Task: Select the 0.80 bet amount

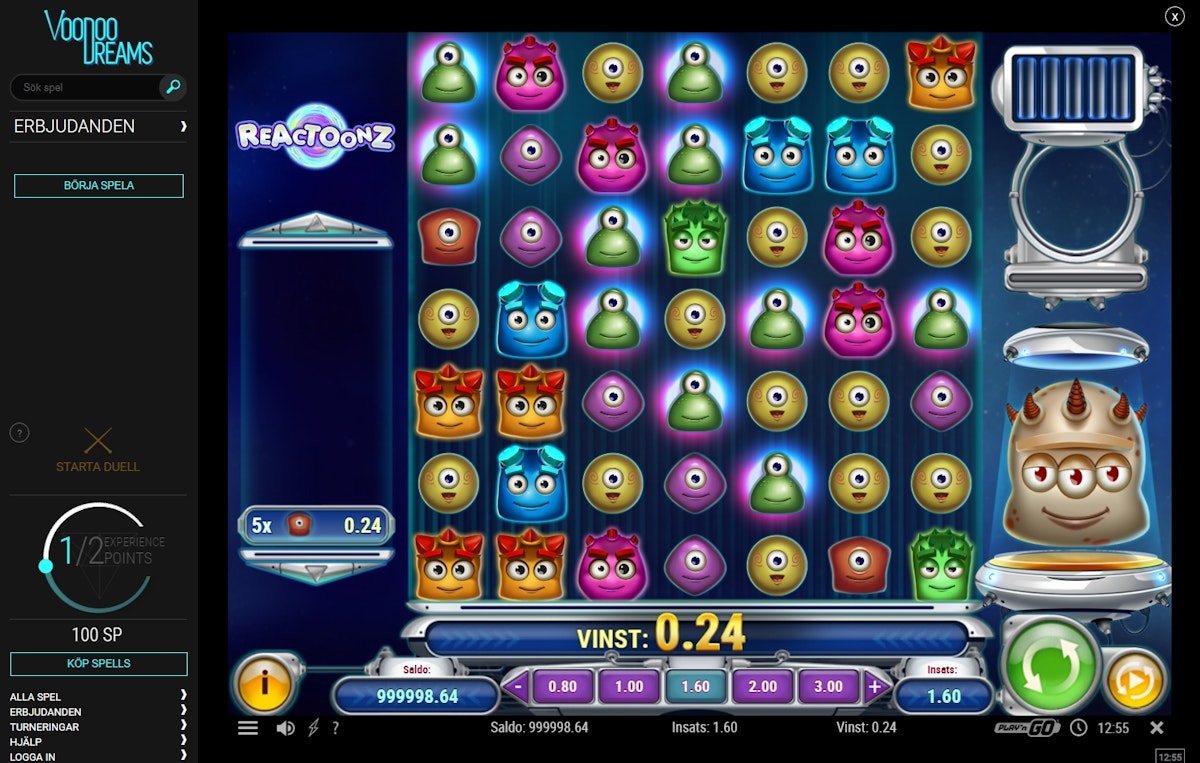Action: (x=563, y=686)
